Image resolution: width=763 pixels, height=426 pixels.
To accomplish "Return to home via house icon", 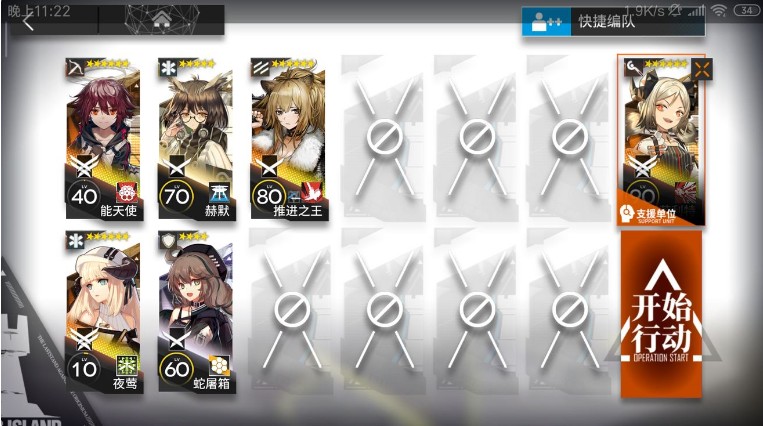I will pyautogui.click(x=161, y=20).
